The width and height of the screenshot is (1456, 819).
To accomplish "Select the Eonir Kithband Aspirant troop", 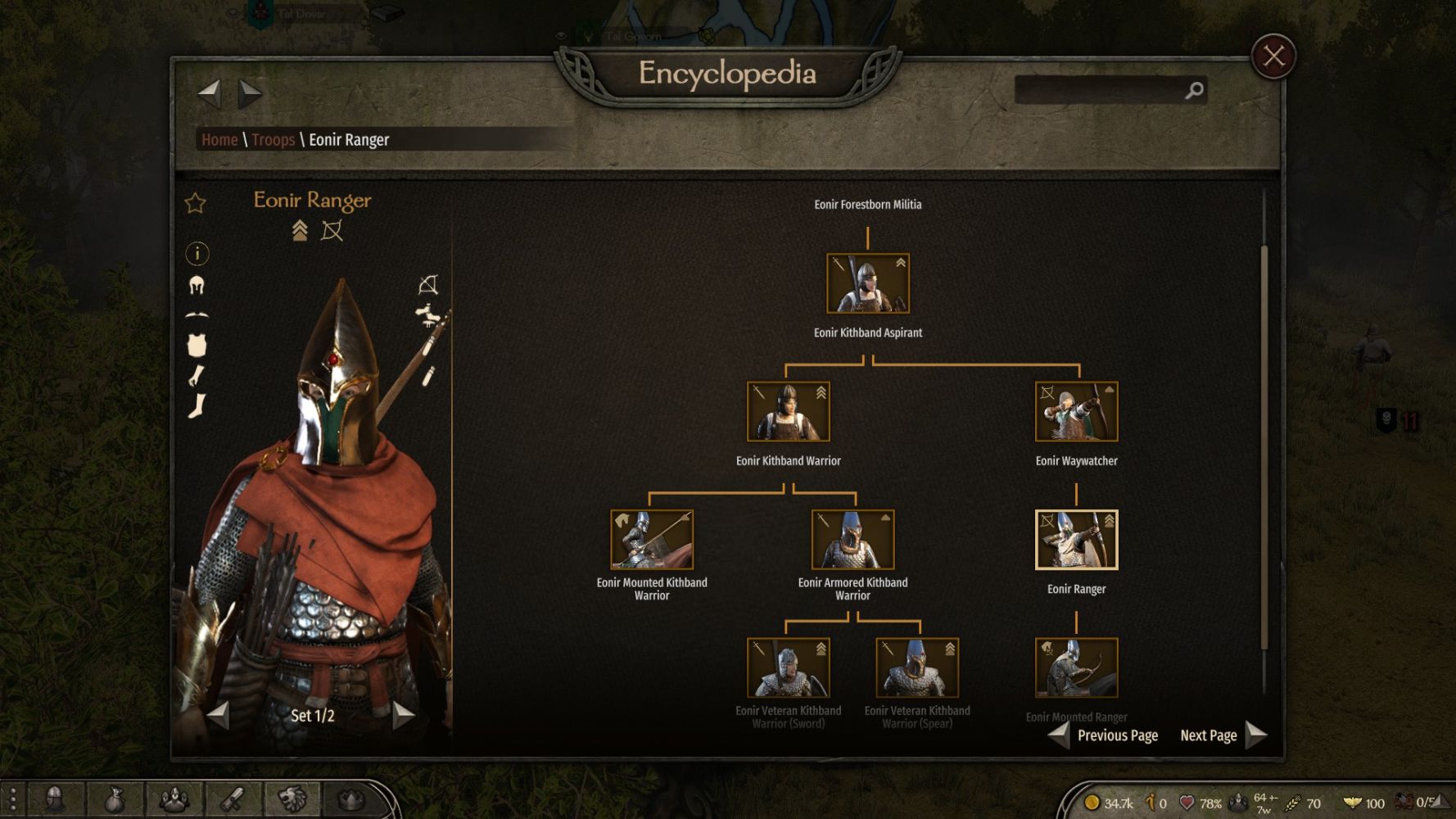I will (867, 283).
